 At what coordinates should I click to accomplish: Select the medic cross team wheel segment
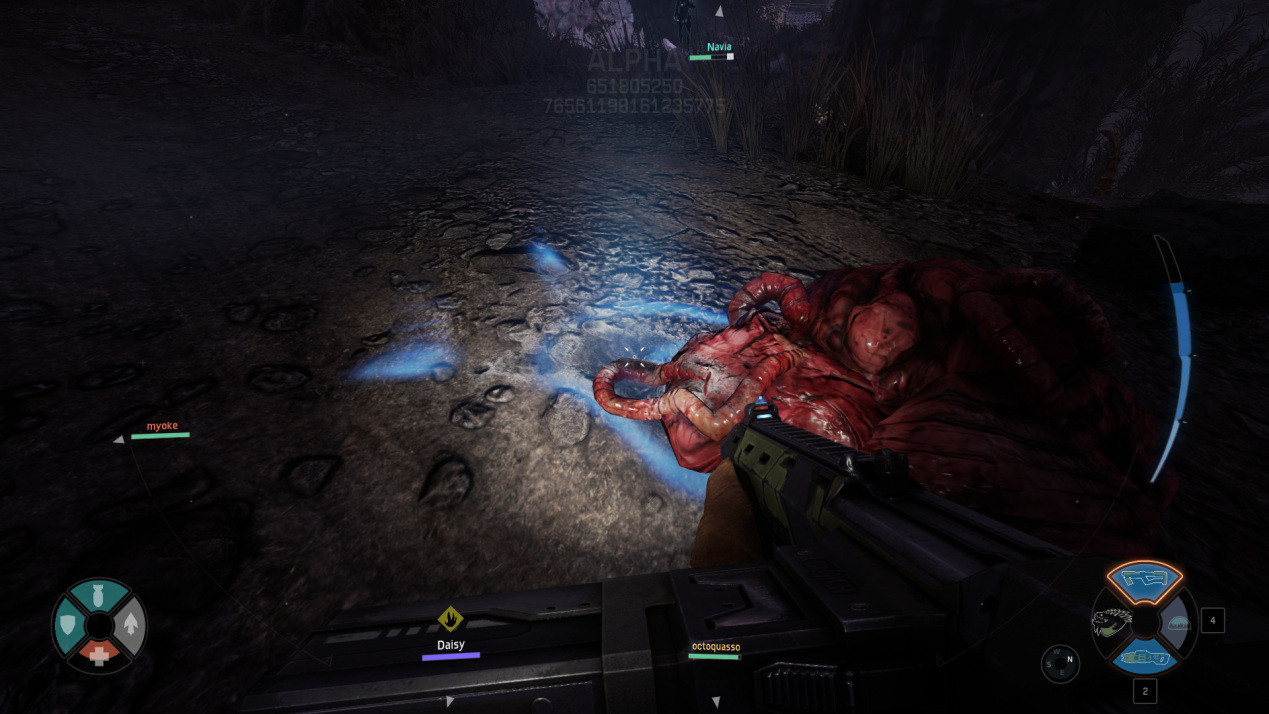[x=99, y=655]
